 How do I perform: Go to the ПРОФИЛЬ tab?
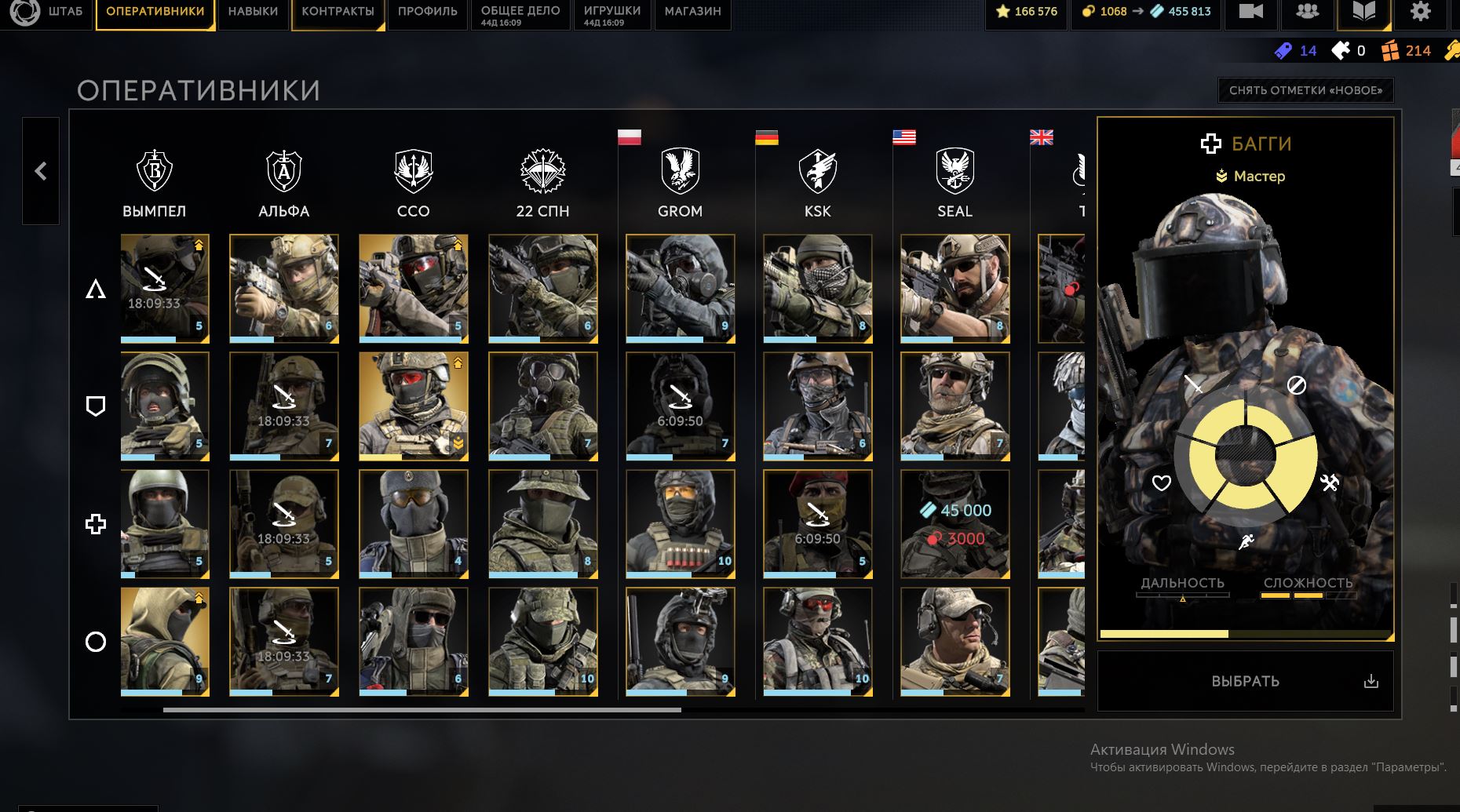click(427, 12)
